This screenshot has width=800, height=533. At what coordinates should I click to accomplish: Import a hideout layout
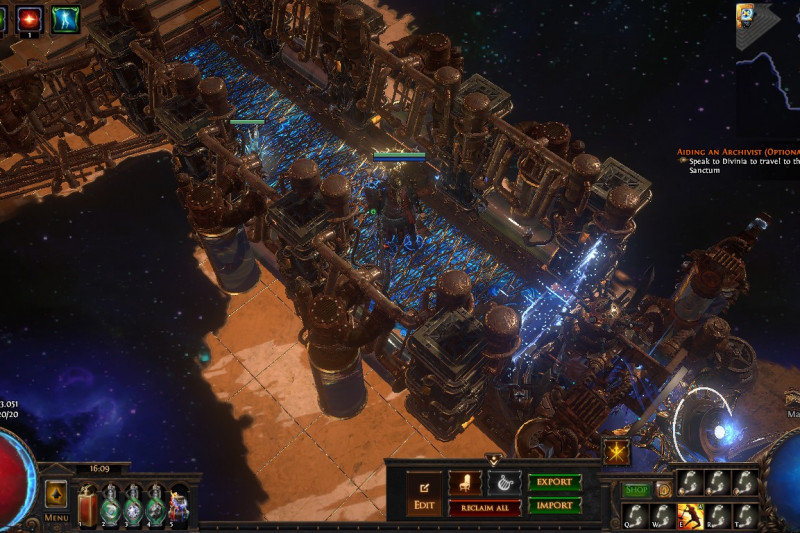[555, 505]
